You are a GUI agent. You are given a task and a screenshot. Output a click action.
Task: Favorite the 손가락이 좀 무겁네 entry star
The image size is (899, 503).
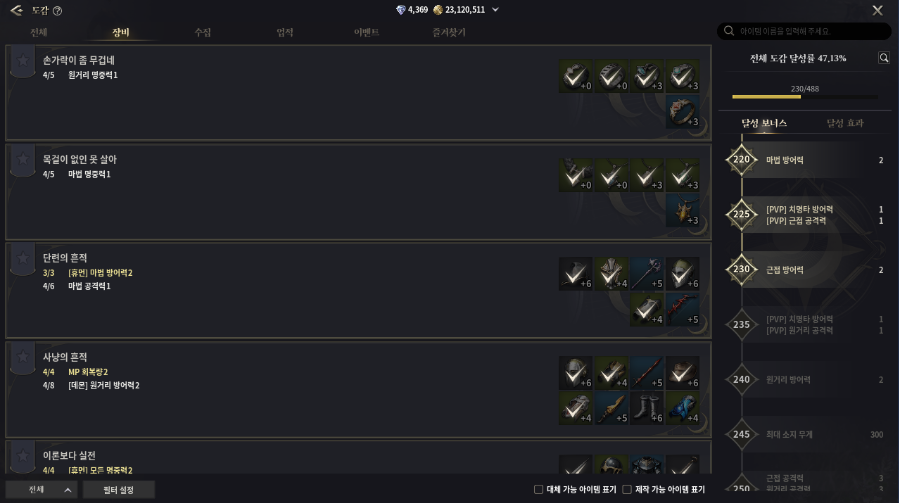click(22, 61)
